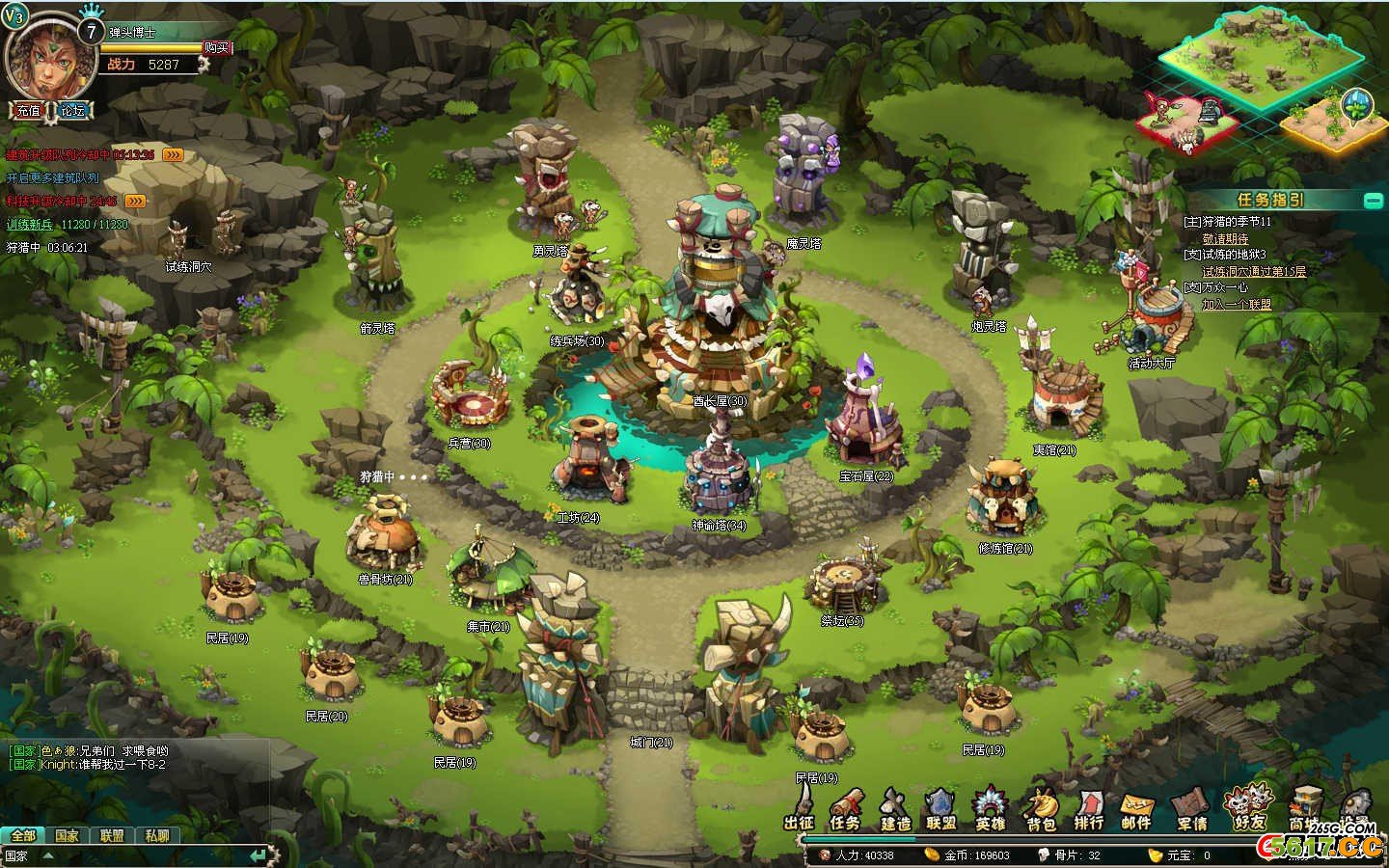Open the 邮件 mail inbox

pos(1137,808)
